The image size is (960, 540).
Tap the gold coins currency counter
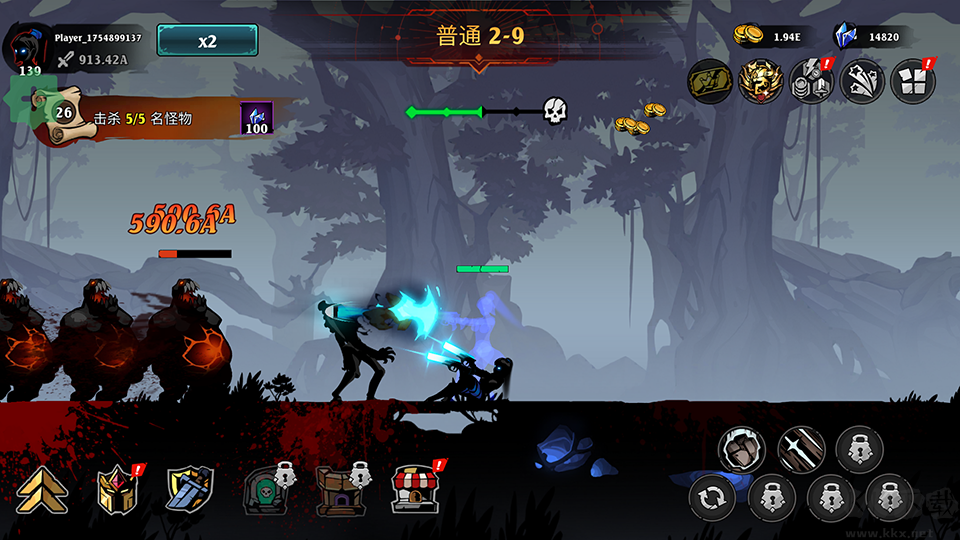coord(768,37)
